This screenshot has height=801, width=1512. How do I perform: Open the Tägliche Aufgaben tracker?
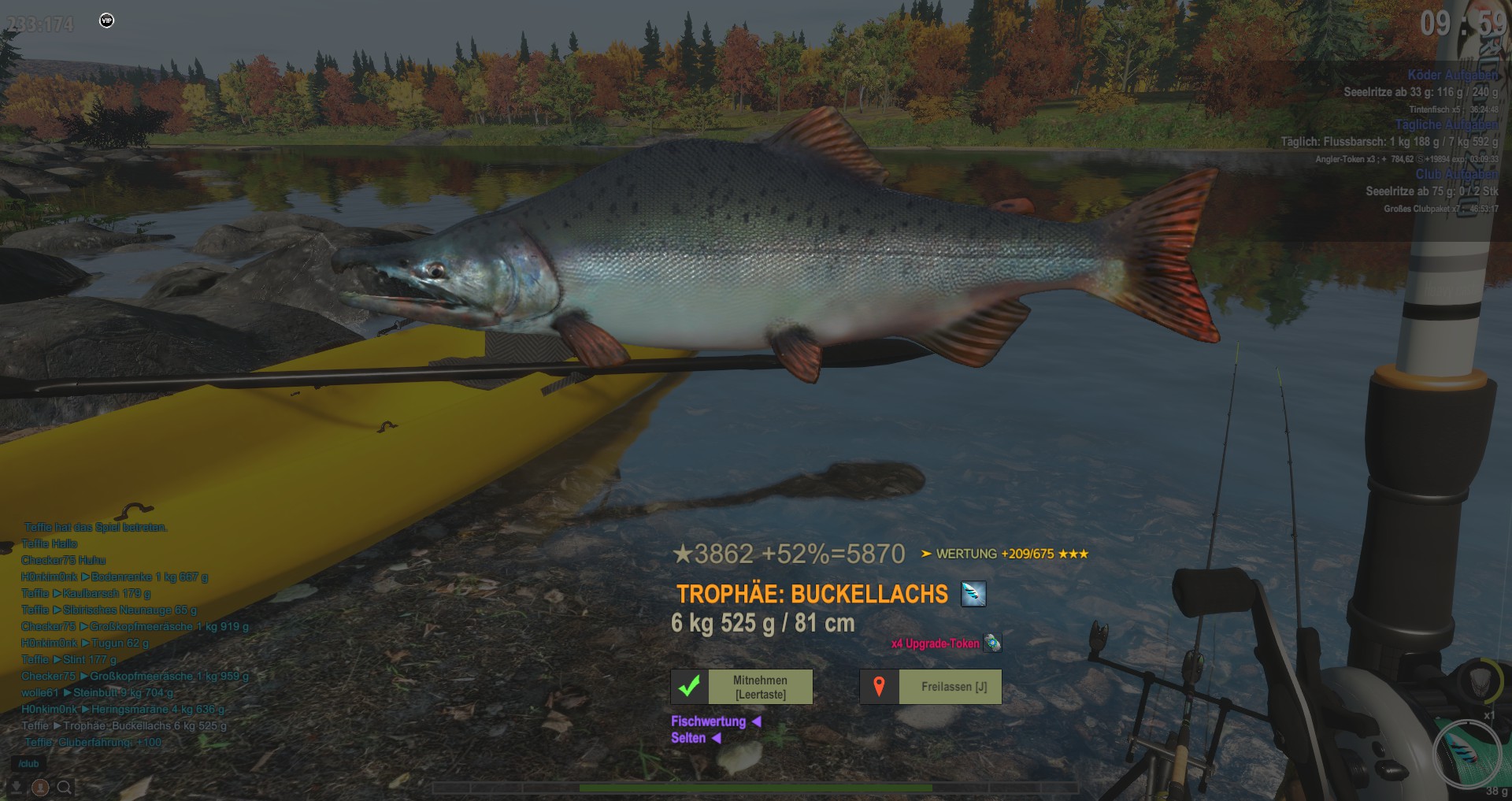click(x=1446, y=124)
